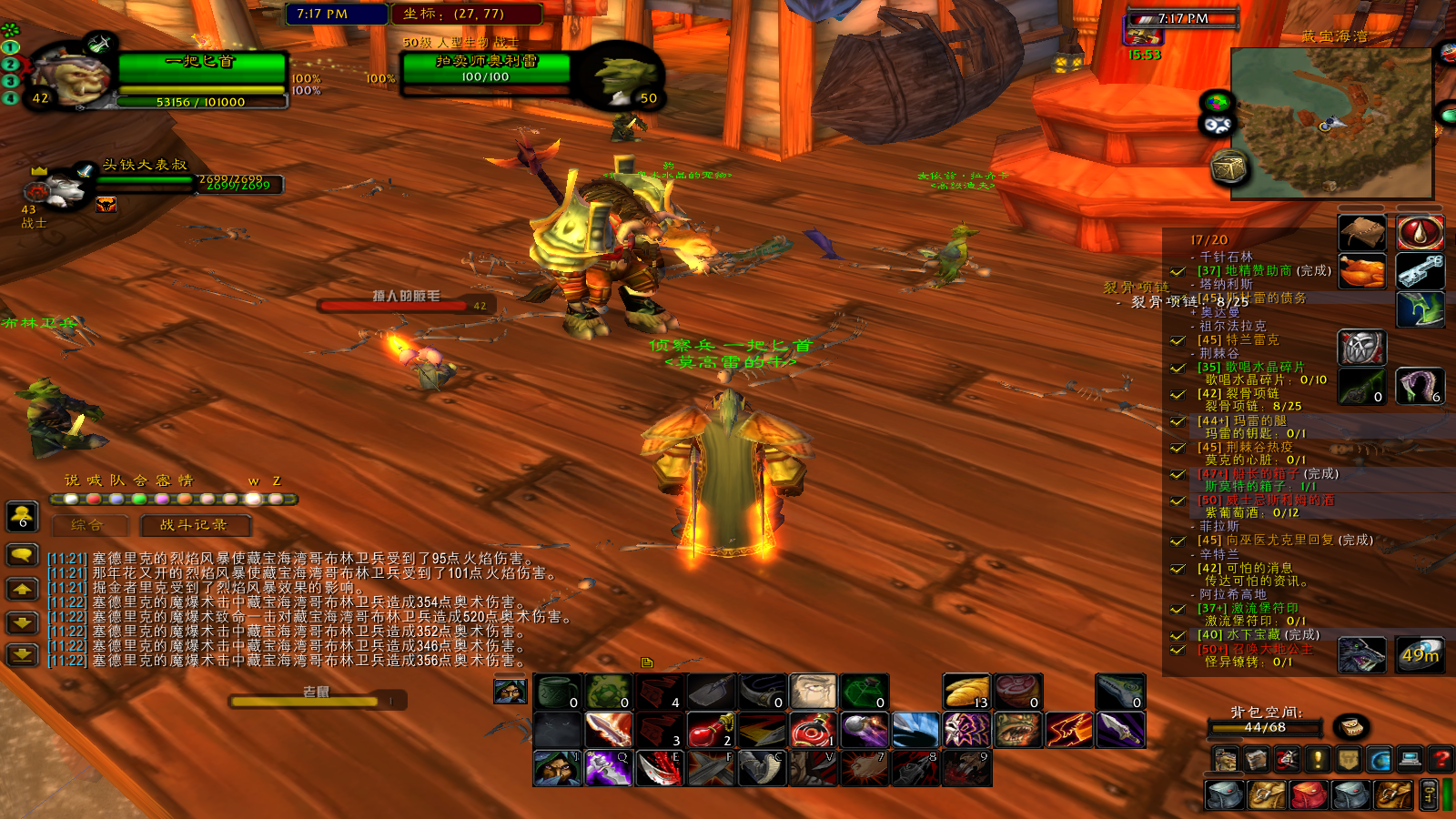Select the 综合 general chat tab
This screenshot has height=819, width=1456.
[x=87, y=525]
